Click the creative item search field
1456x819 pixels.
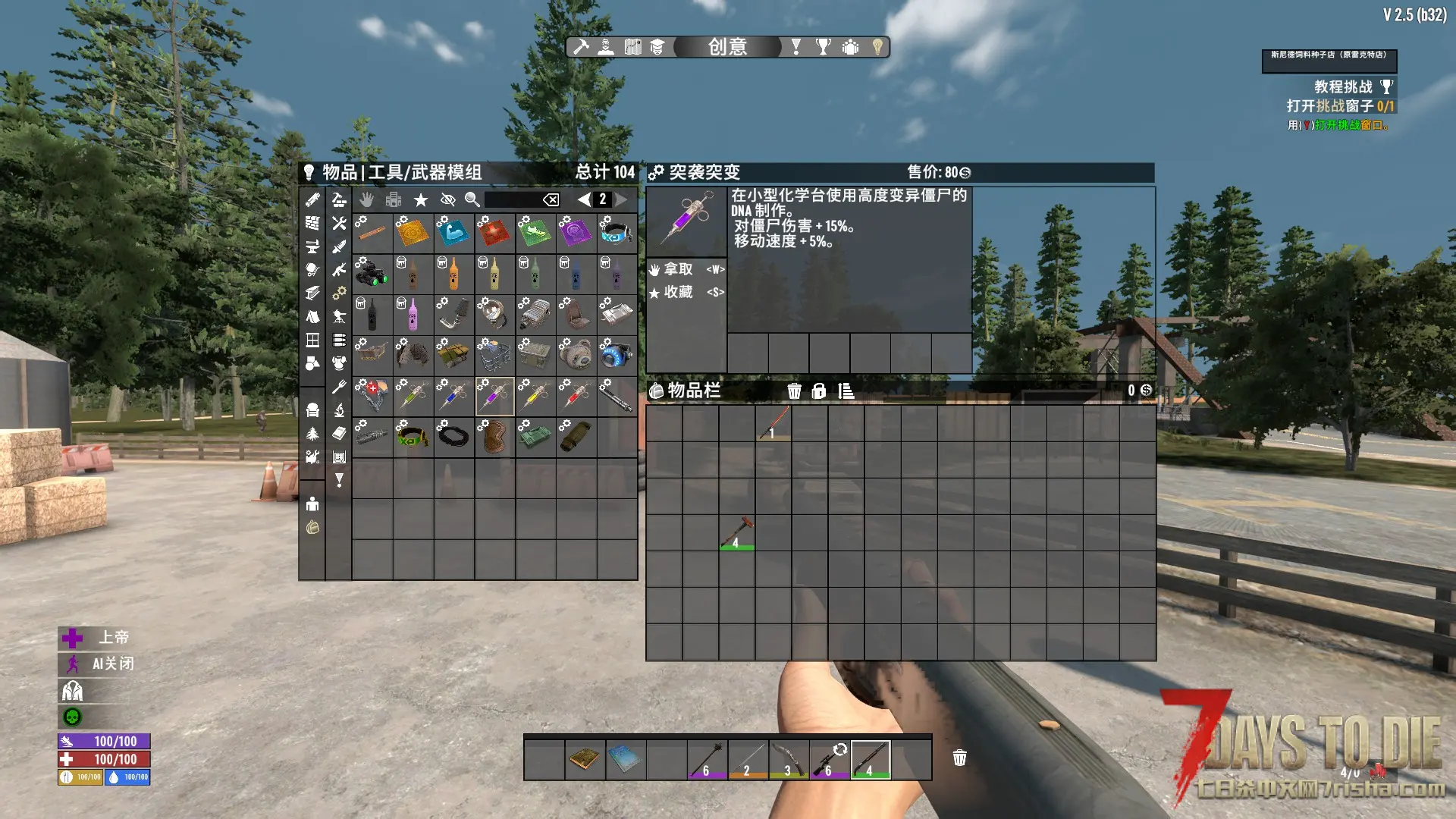click(x=513, y=199)
